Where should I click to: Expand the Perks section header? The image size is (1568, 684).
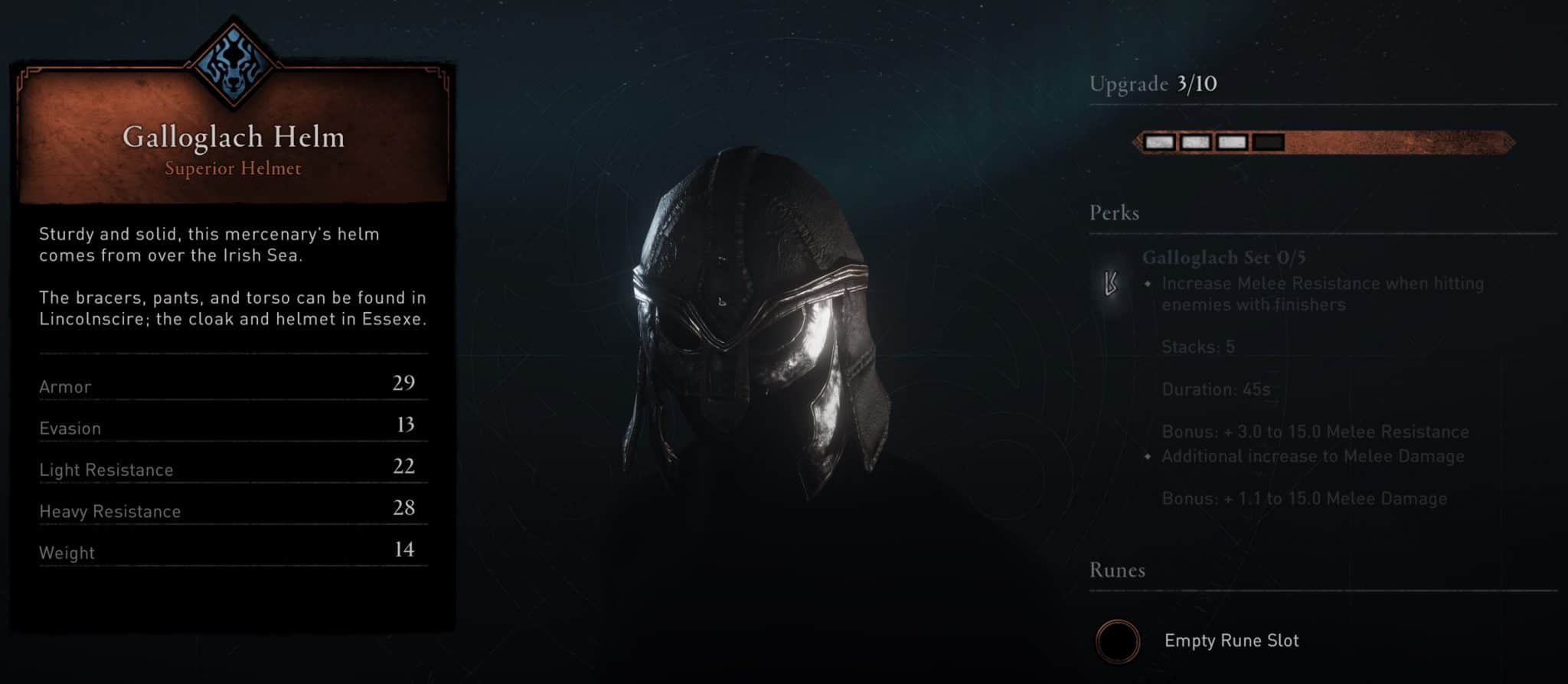(x=1115, y=213)
